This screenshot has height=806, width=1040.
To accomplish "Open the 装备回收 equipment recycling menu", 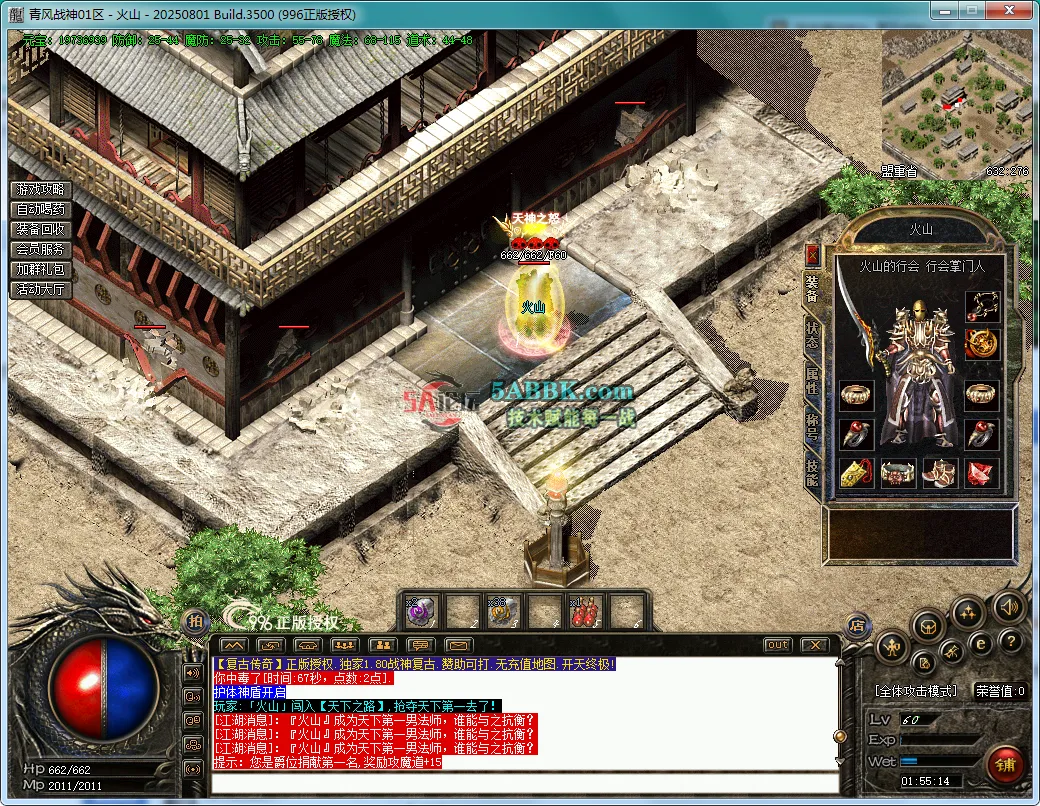I will (x=40, y=230).
